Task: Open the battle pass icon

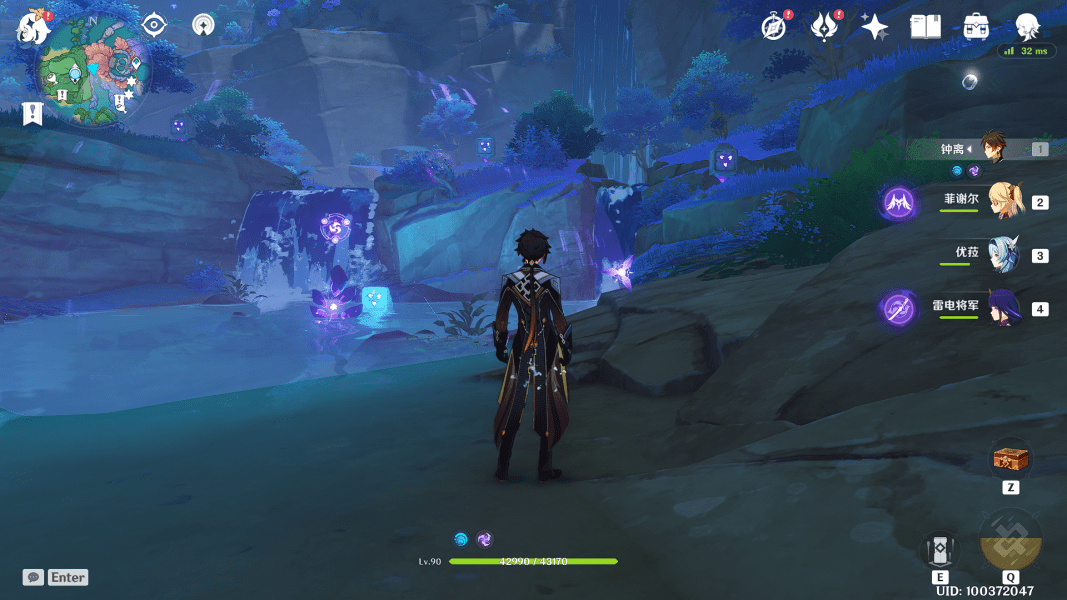Action: pos(823,26)
